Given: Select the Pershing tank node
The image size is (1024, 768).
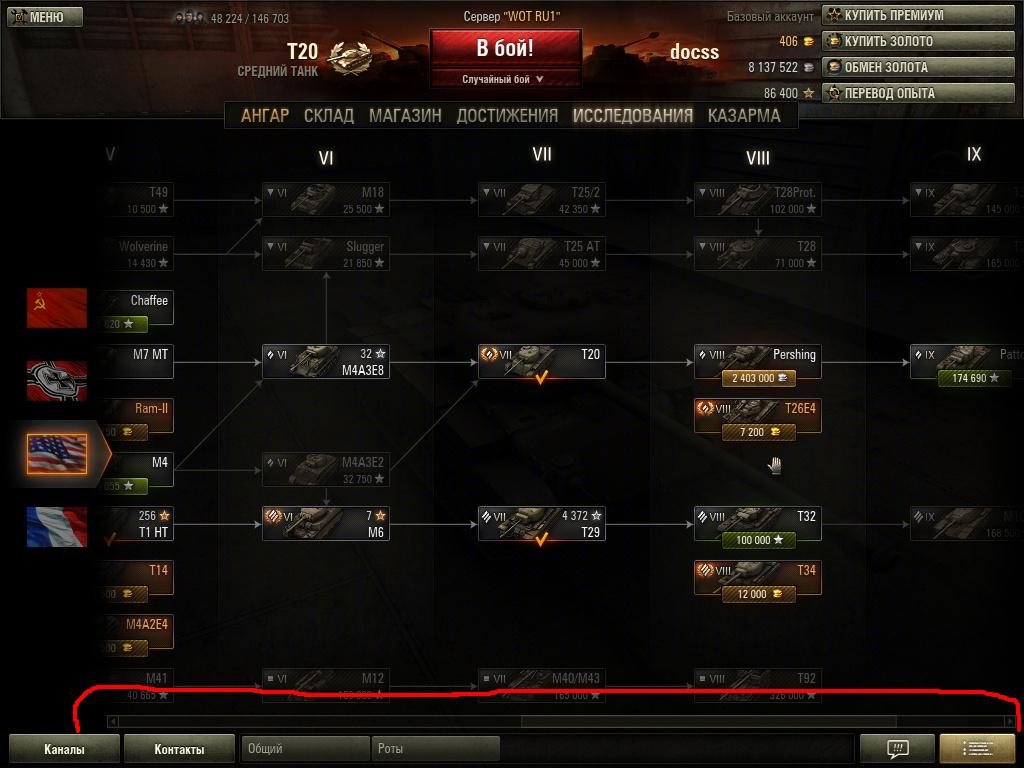Looking at the screenshot, I should click(x=758, y=356).
